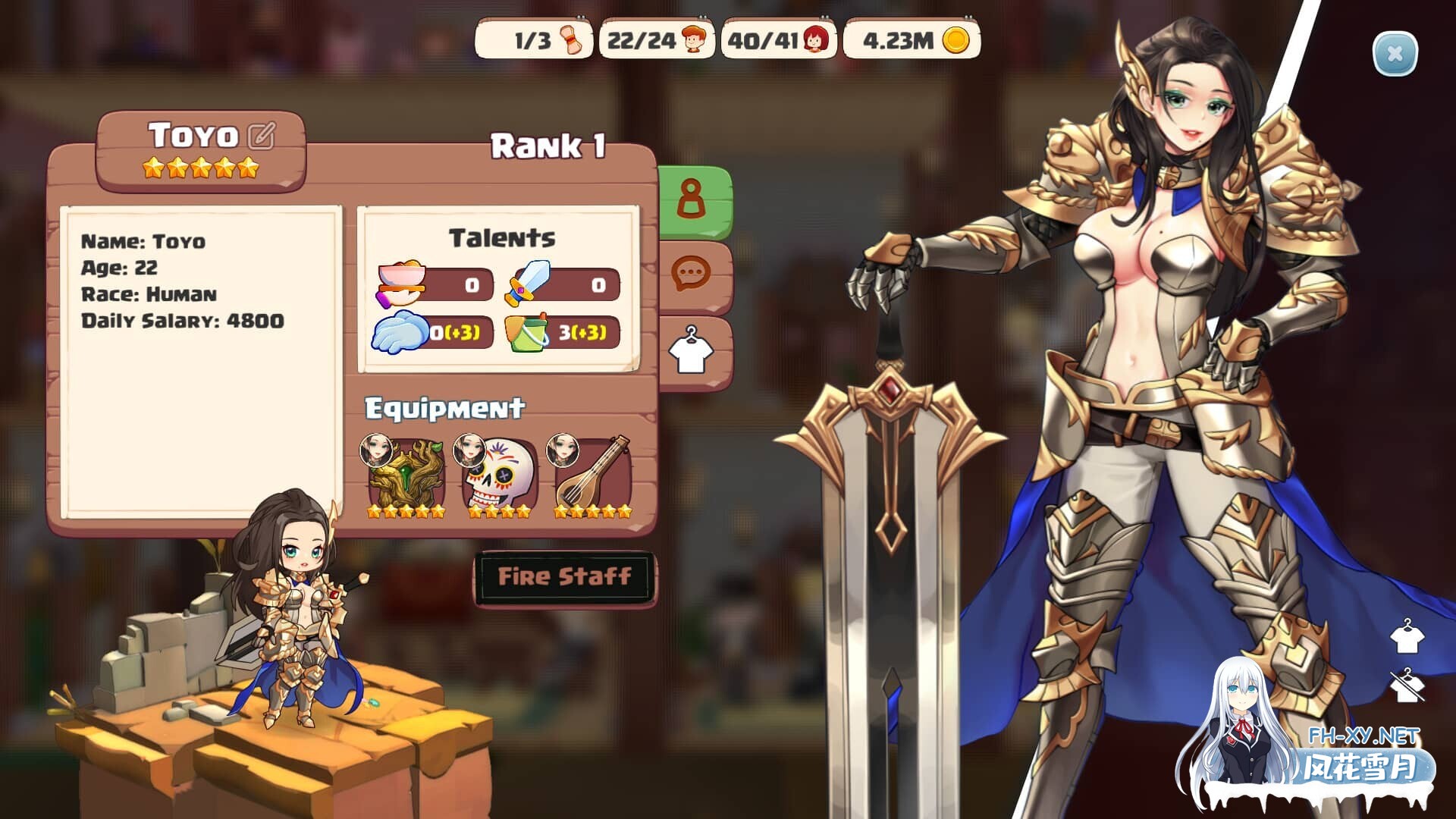
Task: Fire Staff member Toyo
Action: 565,579
